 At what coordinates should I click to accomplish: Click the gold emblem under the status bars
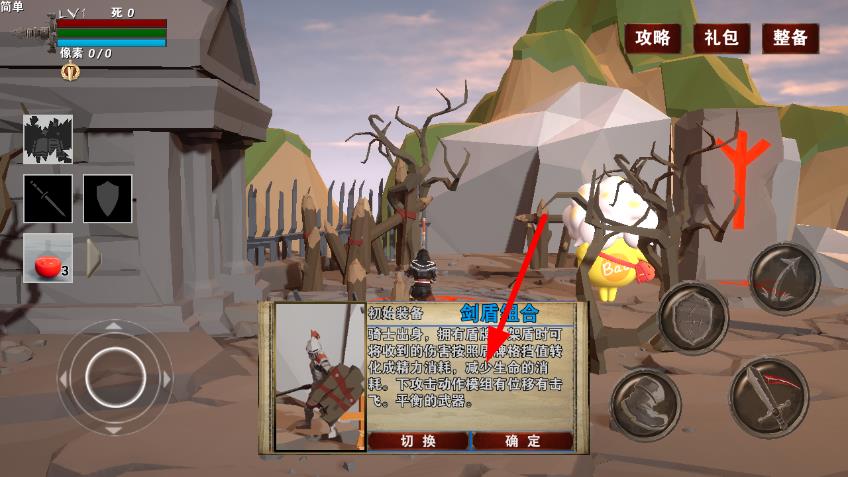(x=70, y=71)
